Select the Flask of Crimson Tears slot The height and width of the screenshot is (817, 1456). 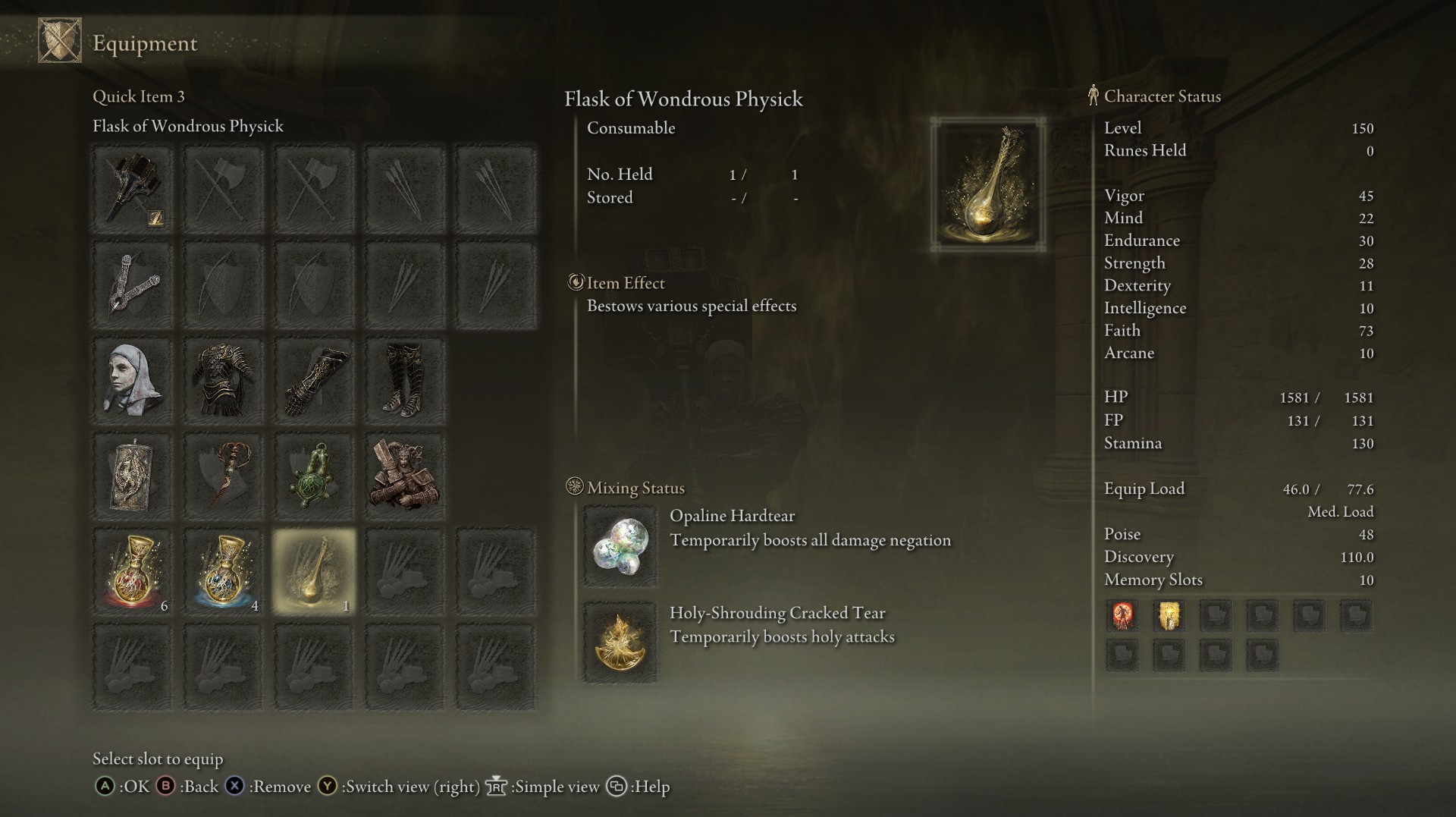(x=133, y=571)
